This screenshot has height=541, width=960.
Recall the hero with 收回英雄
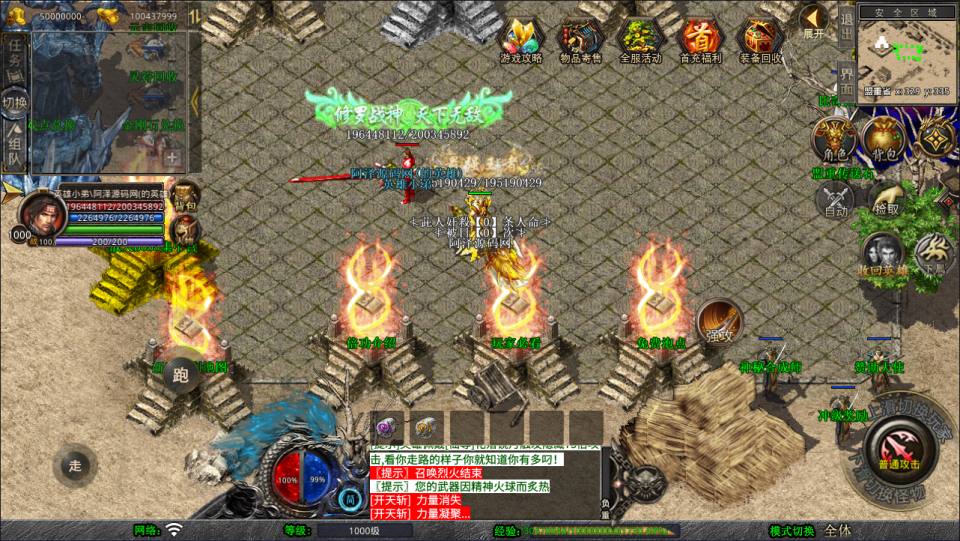coord(883,254)
